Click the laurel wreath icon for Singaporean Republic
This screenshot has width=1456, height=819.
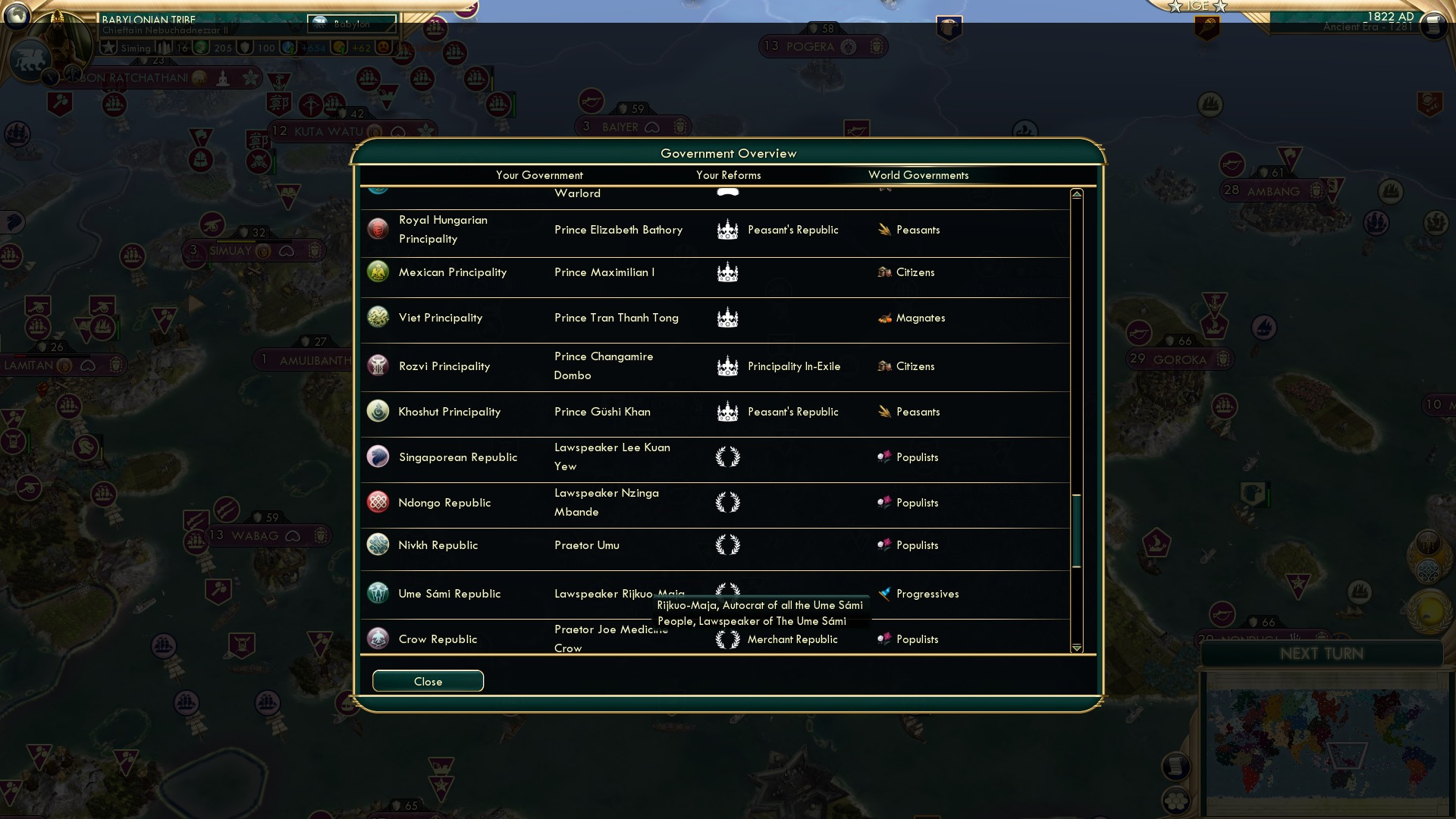[728, 457]
